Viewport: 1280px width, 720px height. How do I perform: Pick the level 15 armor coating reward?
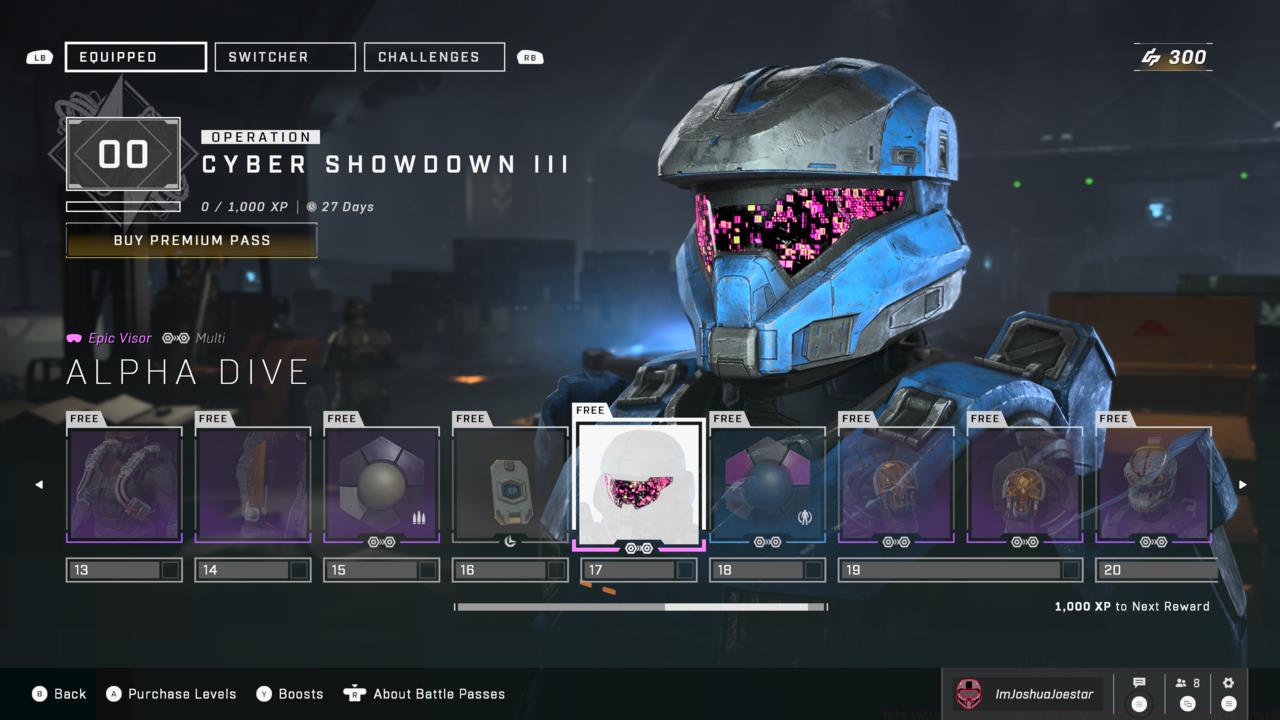click(x=381, y=485)
